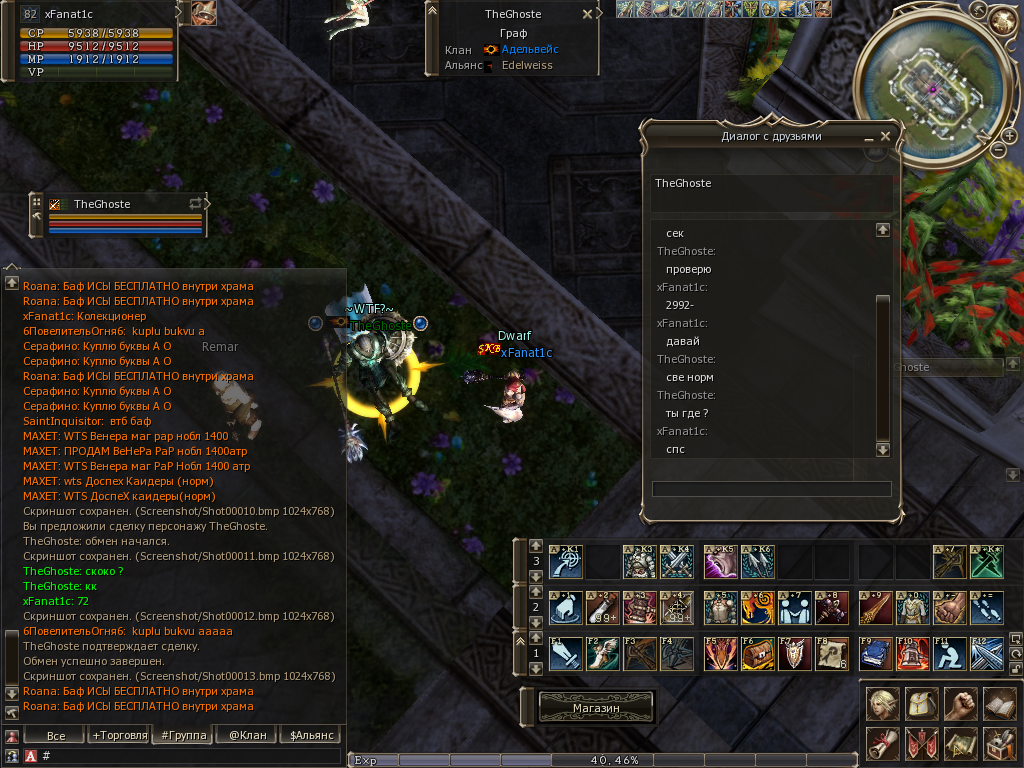Open the actions fist icon
The image size is (1024, 768).
(x=960, y=703)
